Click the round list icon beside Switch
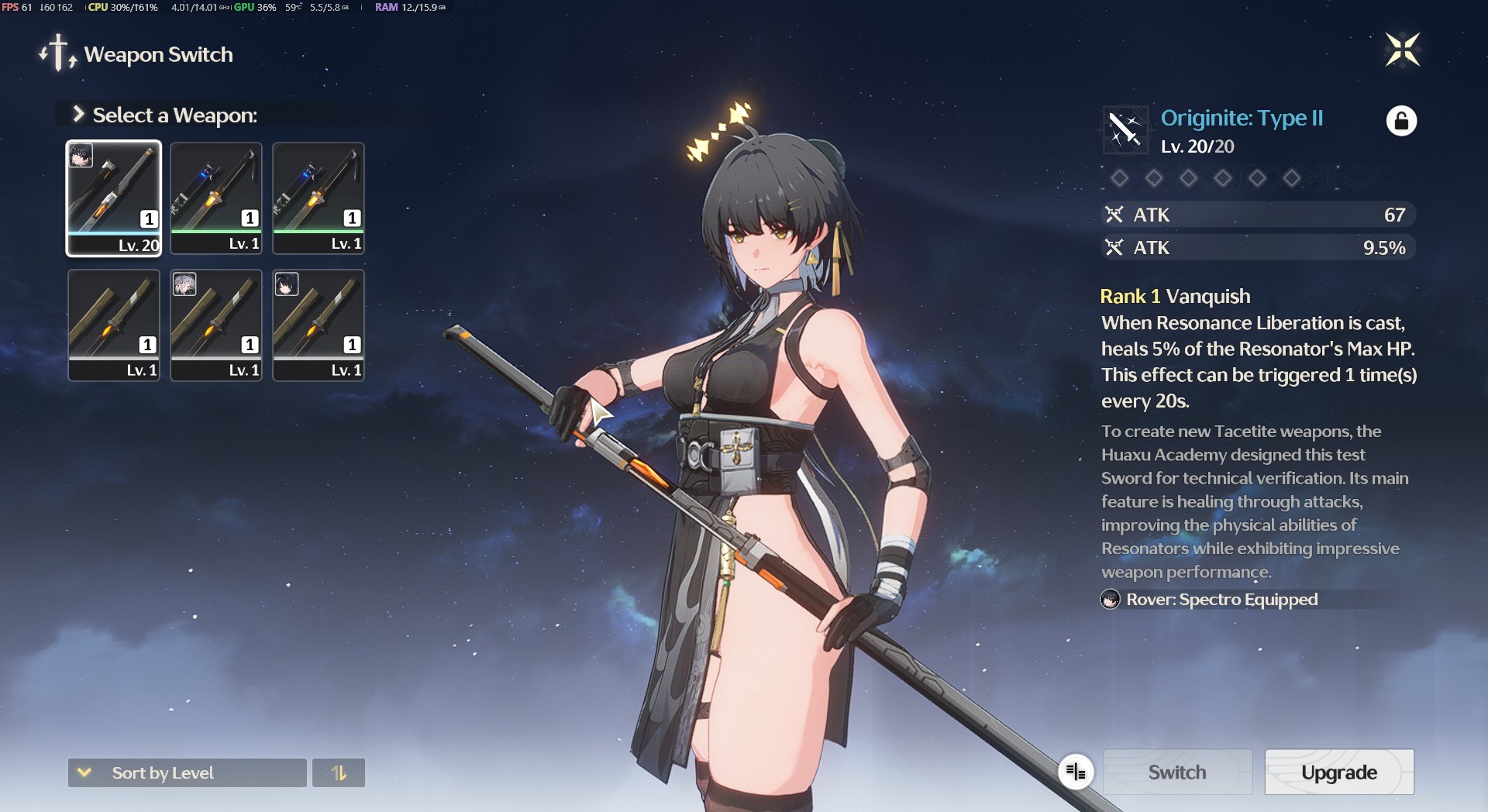The height and width of the screenshot is (812, 1488). (1076, 772)
